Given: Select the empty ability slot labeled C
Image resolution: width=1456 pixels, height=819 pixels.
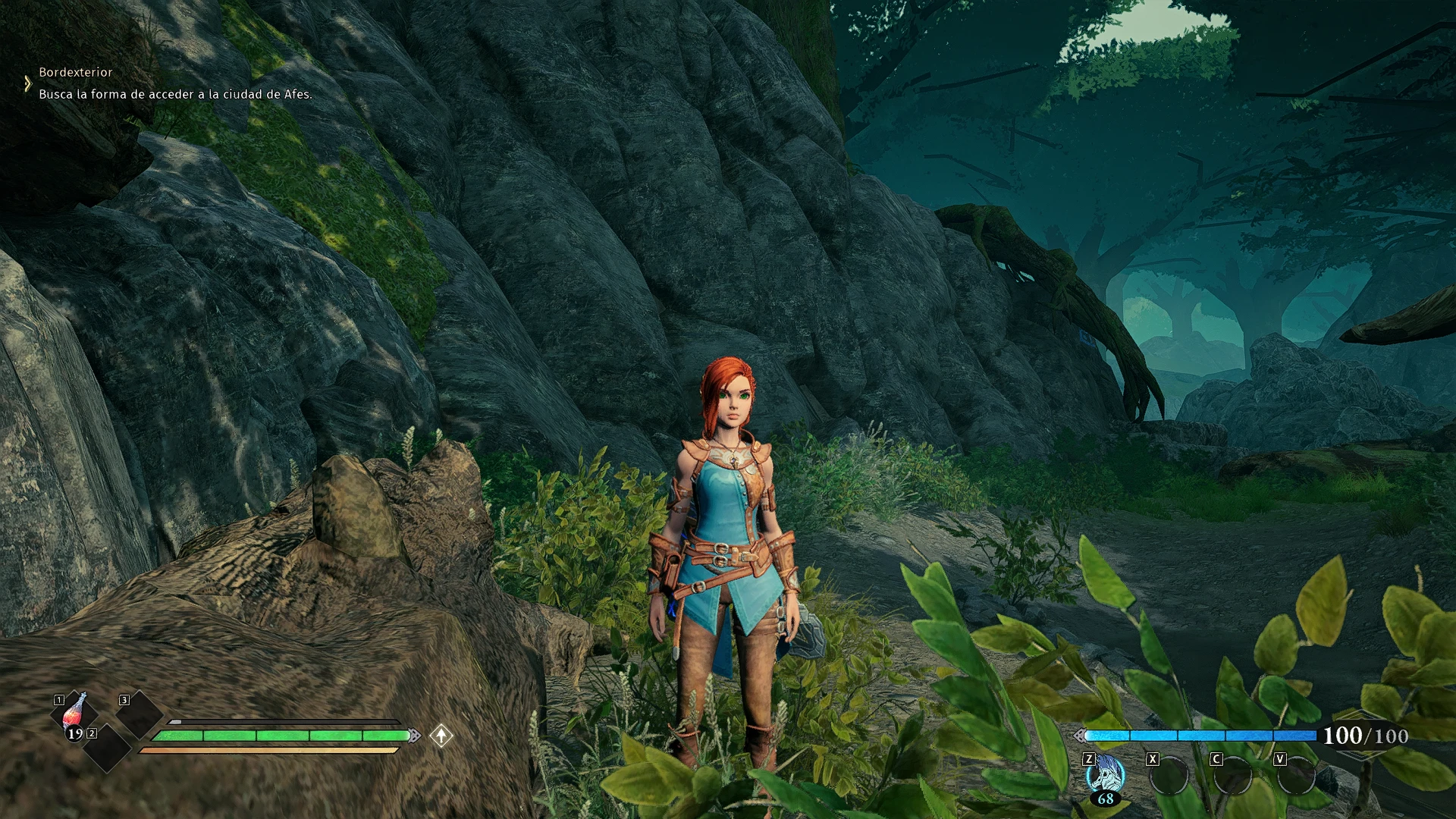Looking at the screenshot, I should (x=1233, y=776).
